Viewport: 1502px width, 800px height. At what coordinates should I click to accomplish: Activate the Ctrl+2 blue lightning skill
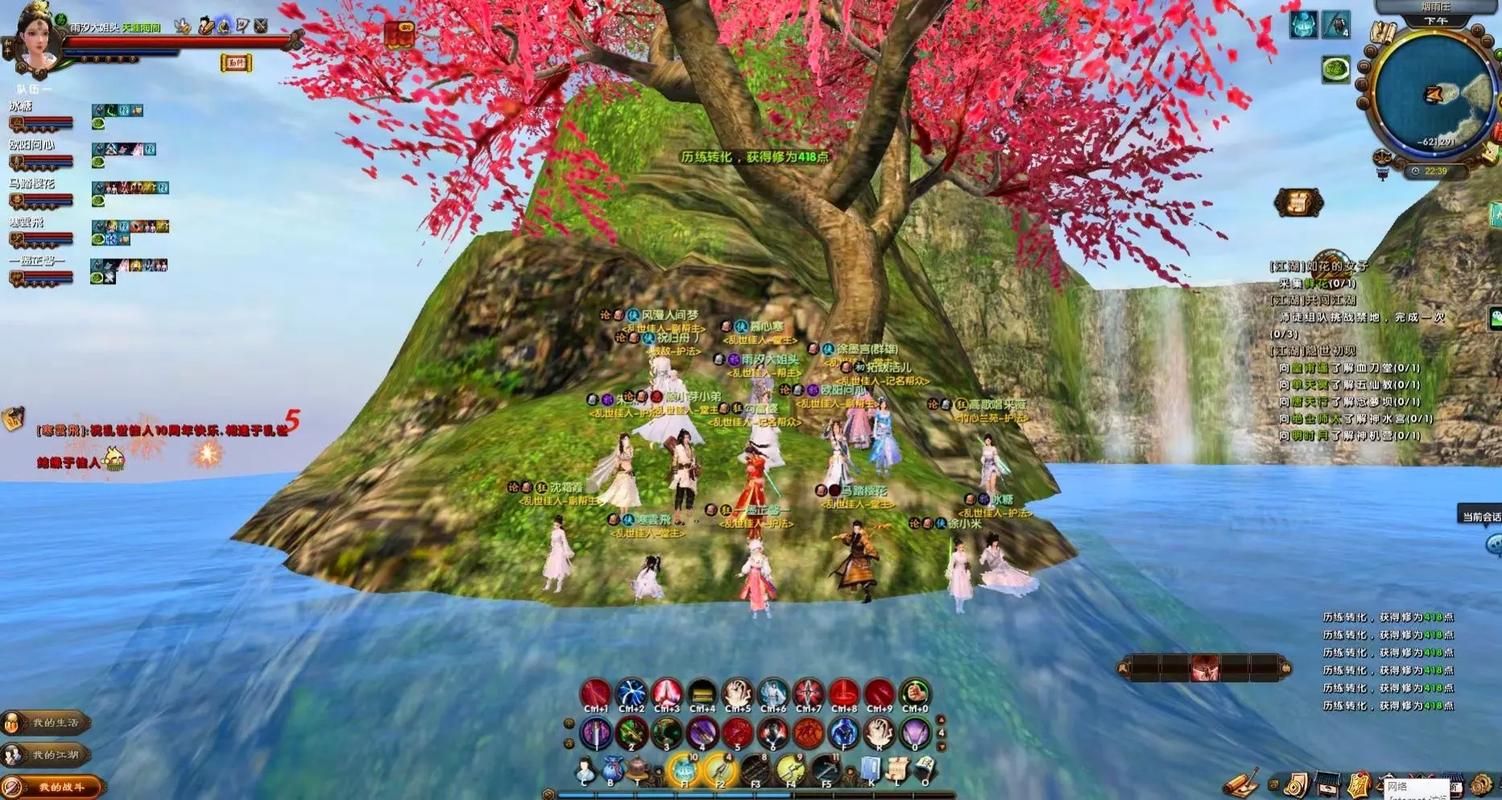(x=631, y=693)
